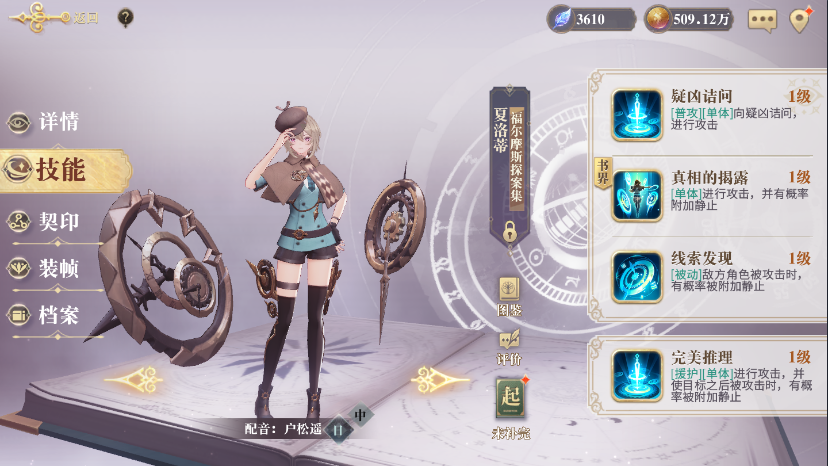Open the 图鉴 codex button
The image size is (828, 466).
coord(509,294)
